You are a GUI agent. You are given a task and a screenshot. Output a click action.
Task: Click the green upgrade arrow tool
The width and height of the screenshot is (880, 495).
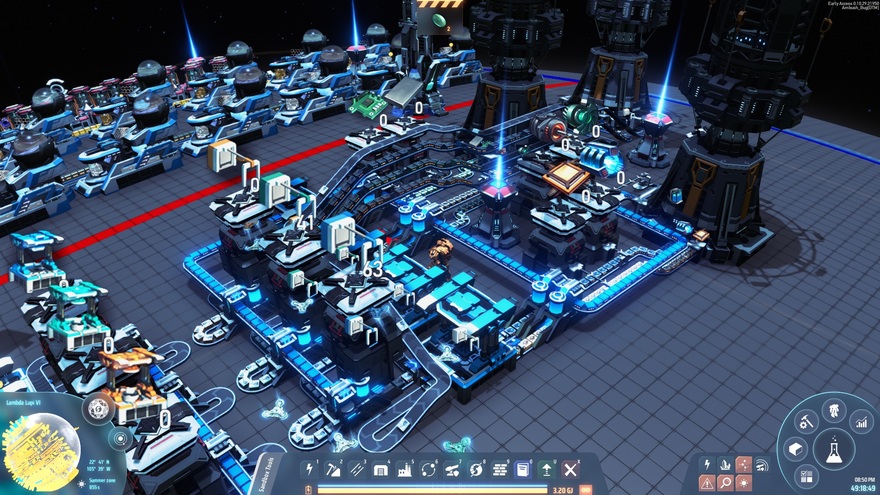pyautogui.click(x=546, y=469)
